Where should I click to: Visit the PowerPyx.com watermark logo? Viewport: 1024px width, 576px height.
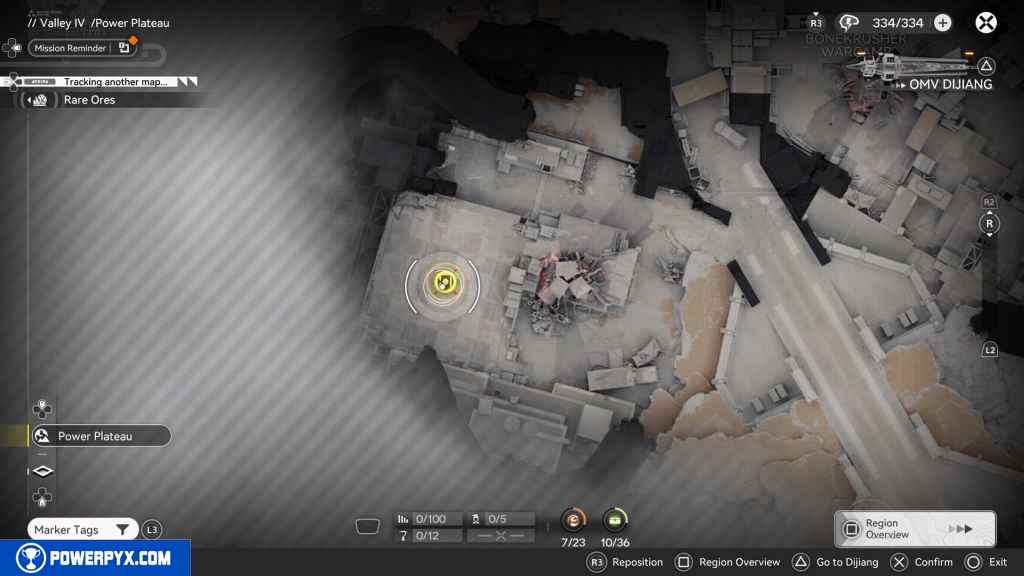(95, 558)
